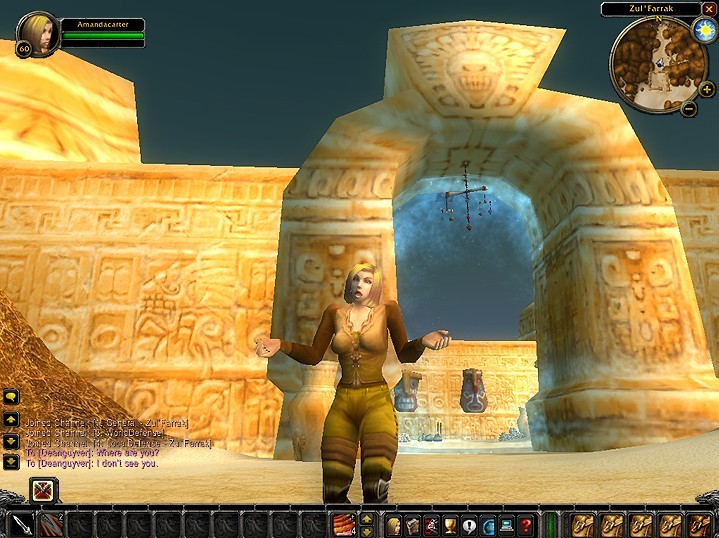Open the quest log gold cup button

pyautogui.click(x=450, y=524)
